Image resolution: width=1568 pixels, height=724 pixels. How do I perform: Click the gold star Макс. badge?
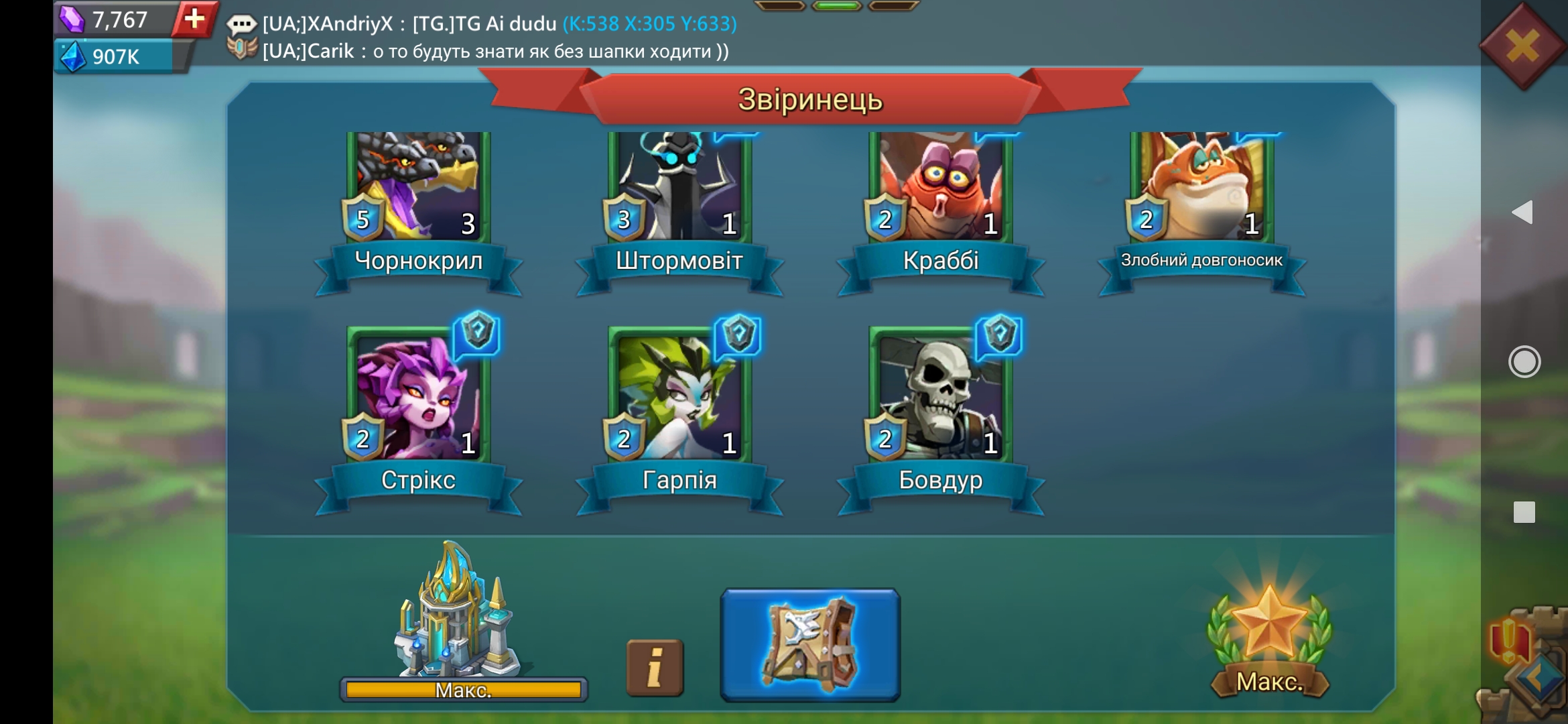coord(1269,637)
